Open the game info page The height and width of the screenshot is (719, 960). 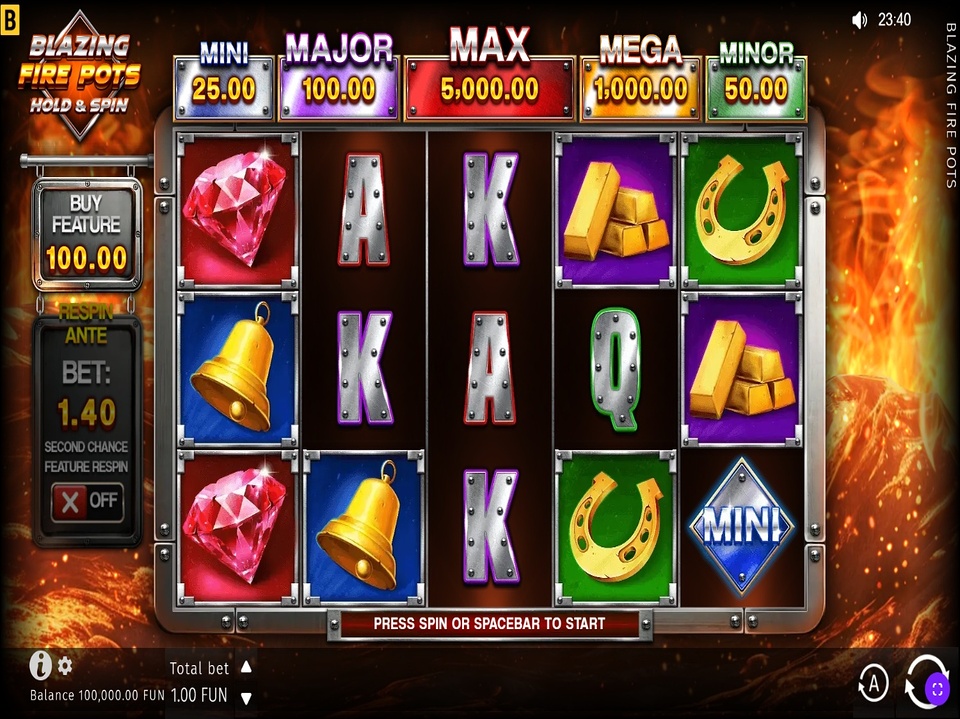pyautogui.click(x=40, y=665)
